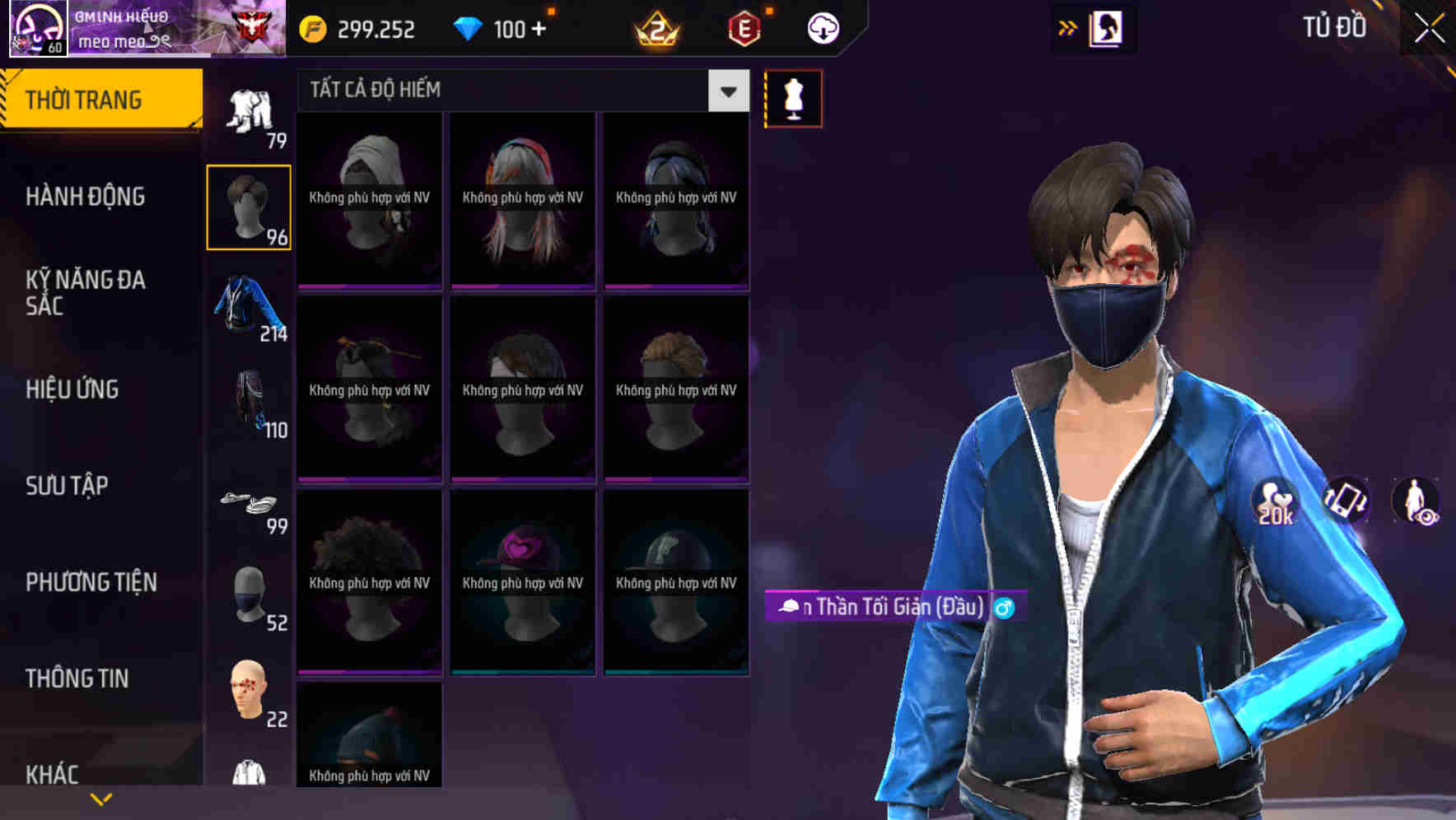Click the diamond balance showing 100+

pyautogui.click(x=498, y=29)
